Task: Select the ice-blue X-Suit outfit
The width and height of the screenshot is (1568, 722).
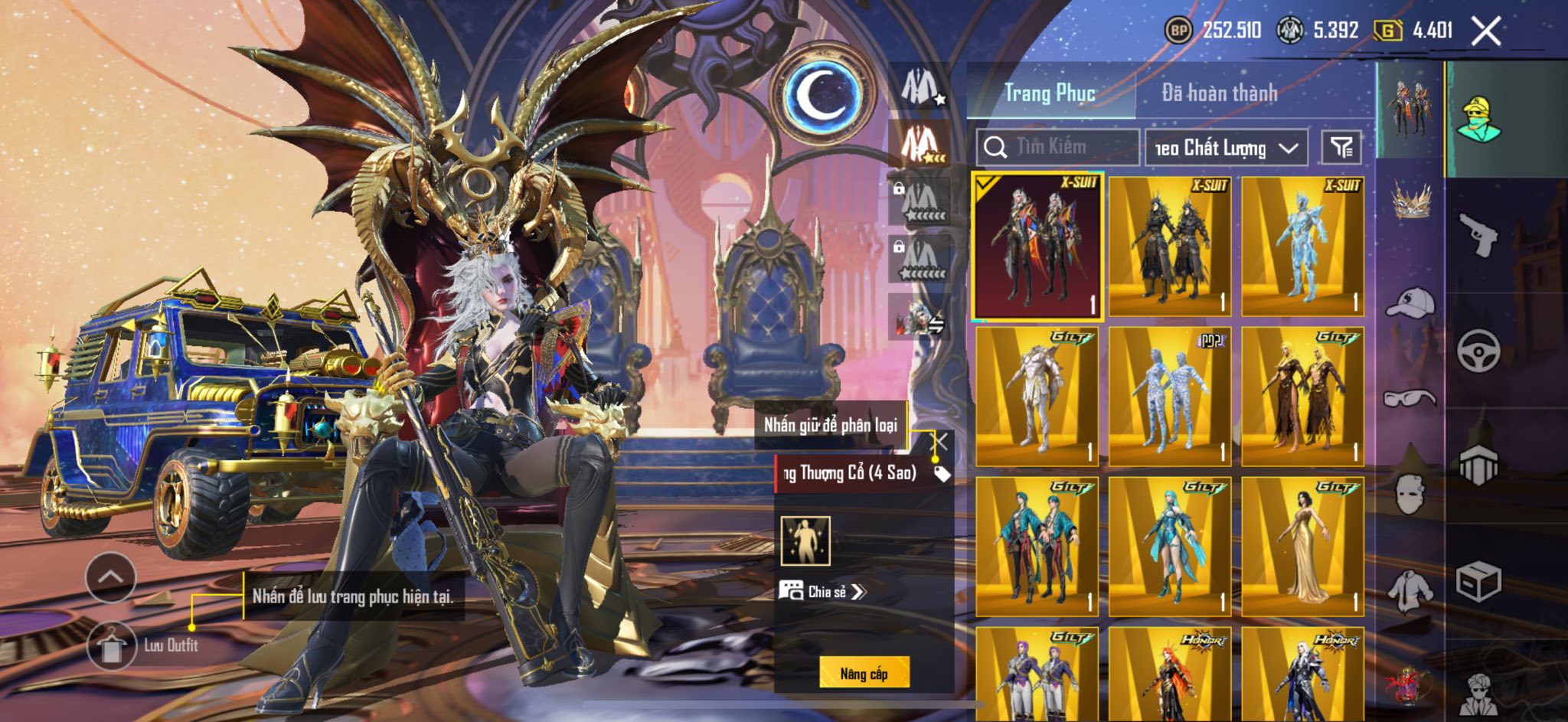Action: click(1302, 245)
